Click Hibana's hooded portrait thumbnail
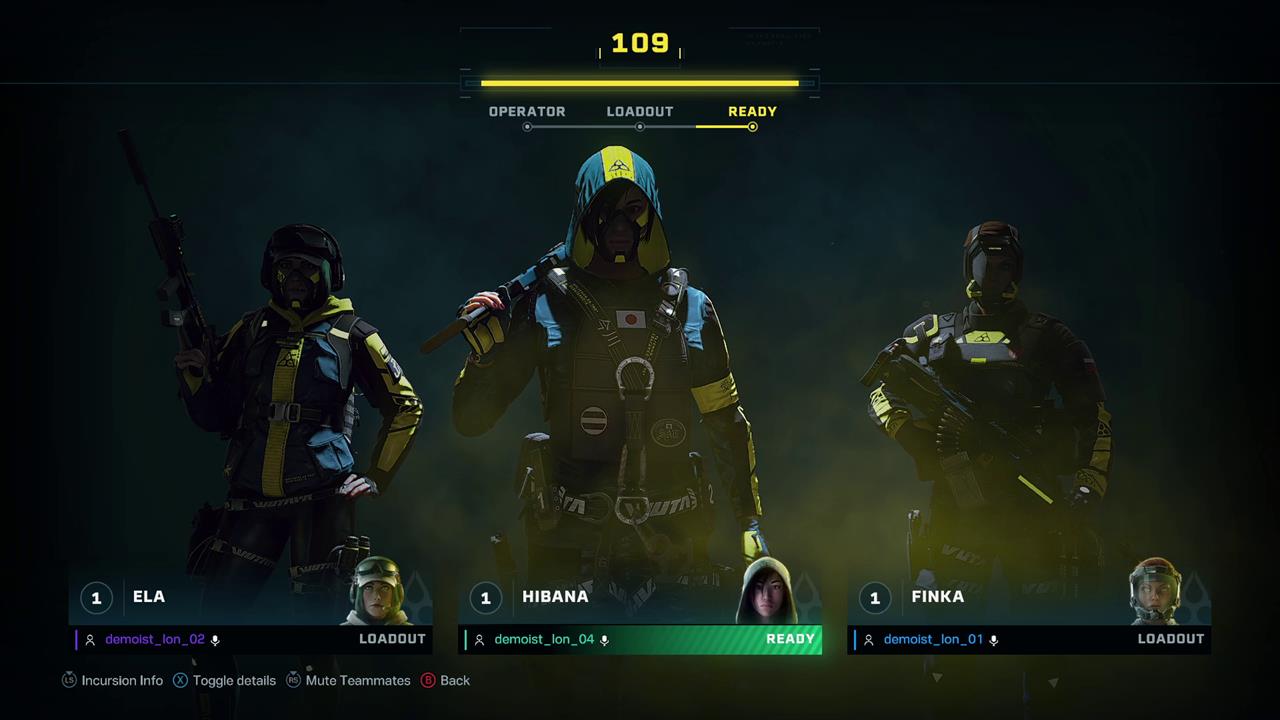This screenshot has width=1280, height=720. coord(765,591)
